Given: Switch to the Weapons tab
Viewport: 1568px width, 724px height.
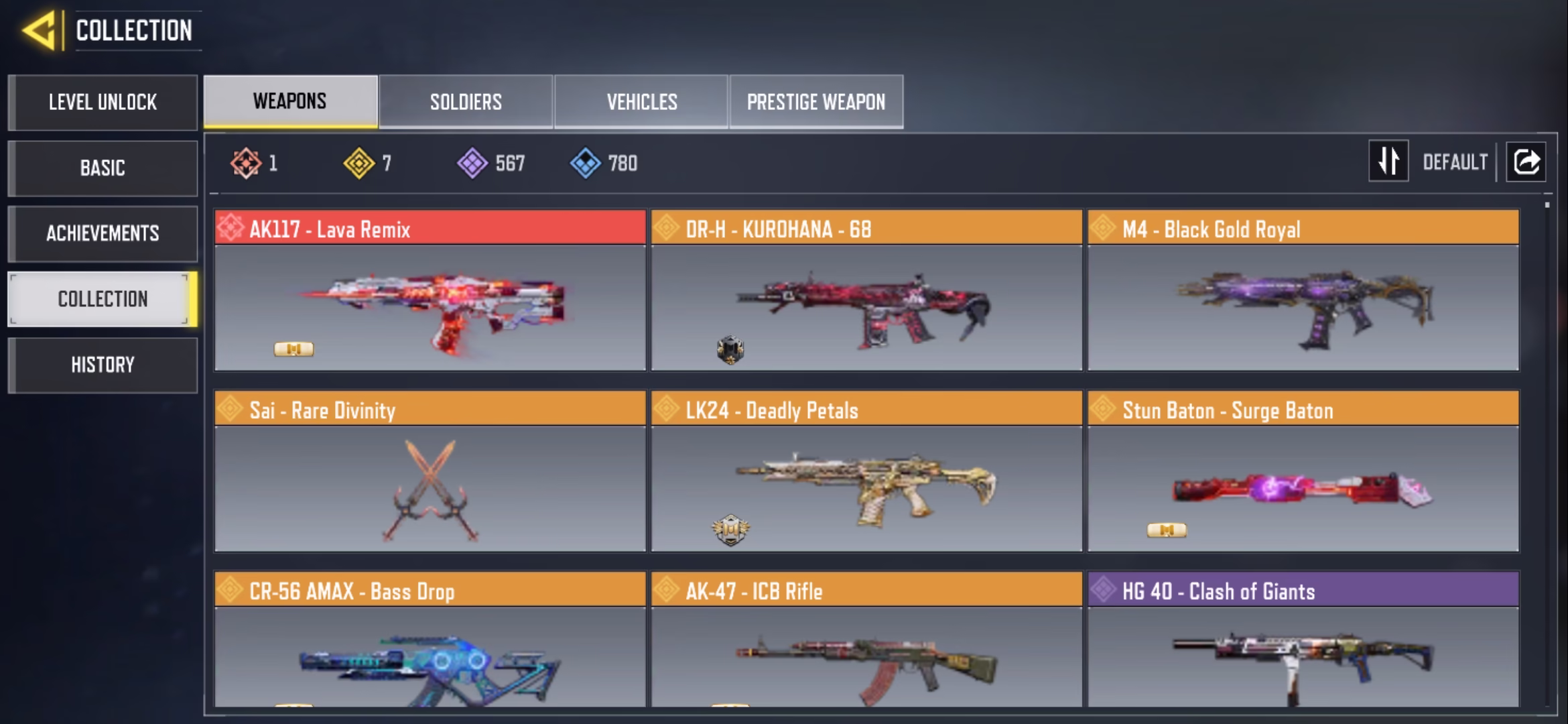Looking at the screenshot, I should [290, 101].
